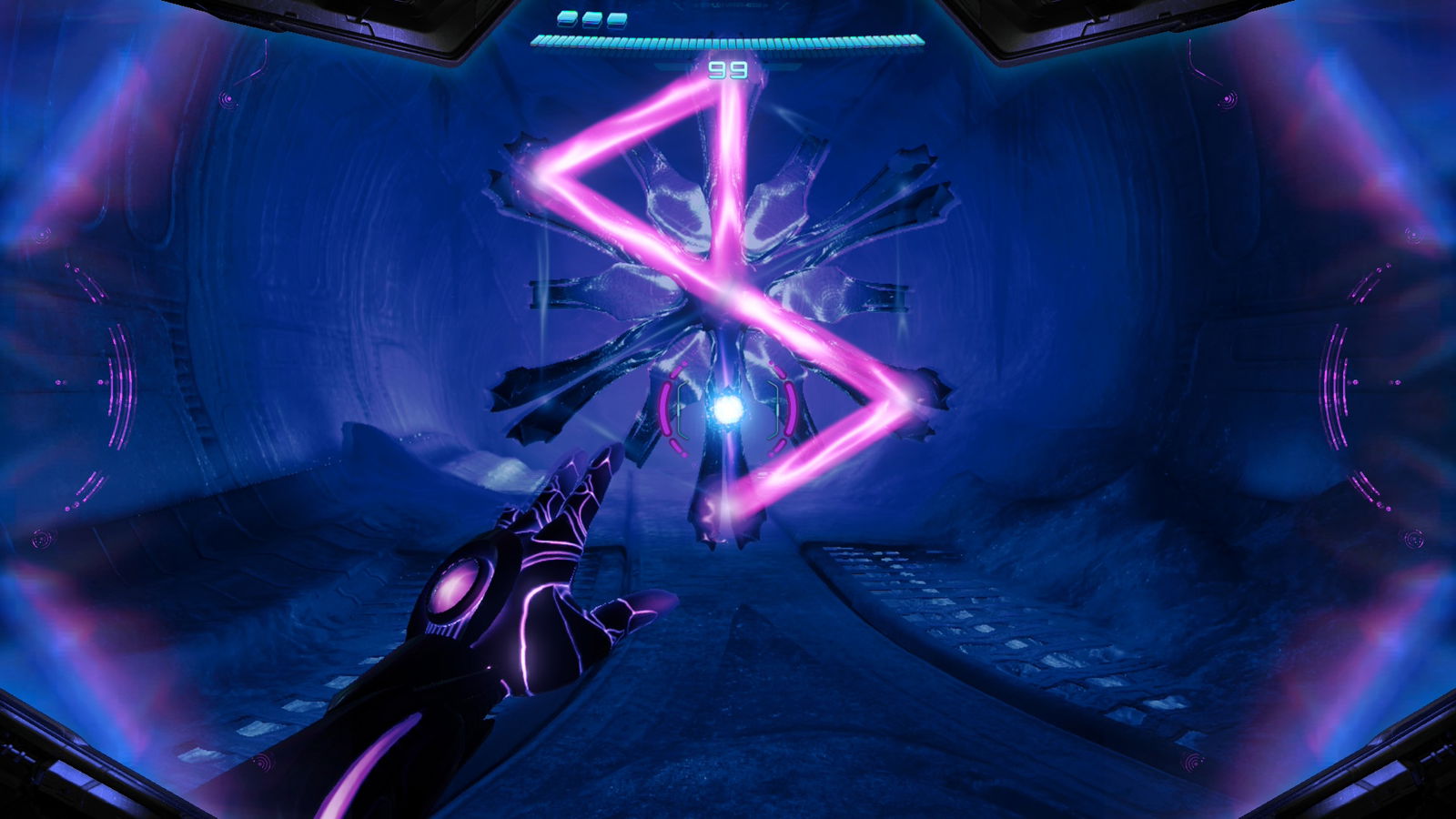Toggle the bottom-right HUD circle marker
Image resolution: width=1456 pixels, height=819 pixels.
pos(1194,763)
